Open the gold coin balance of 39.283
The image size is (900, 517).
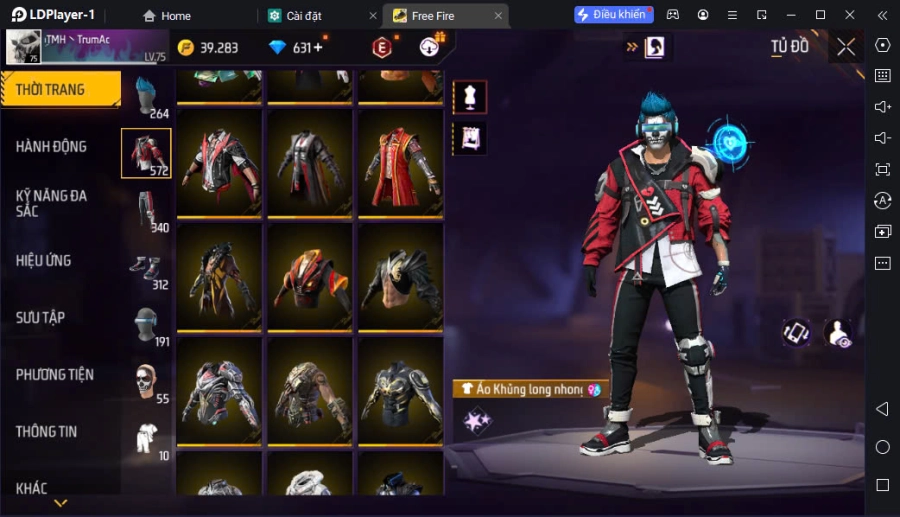point(208,48)
